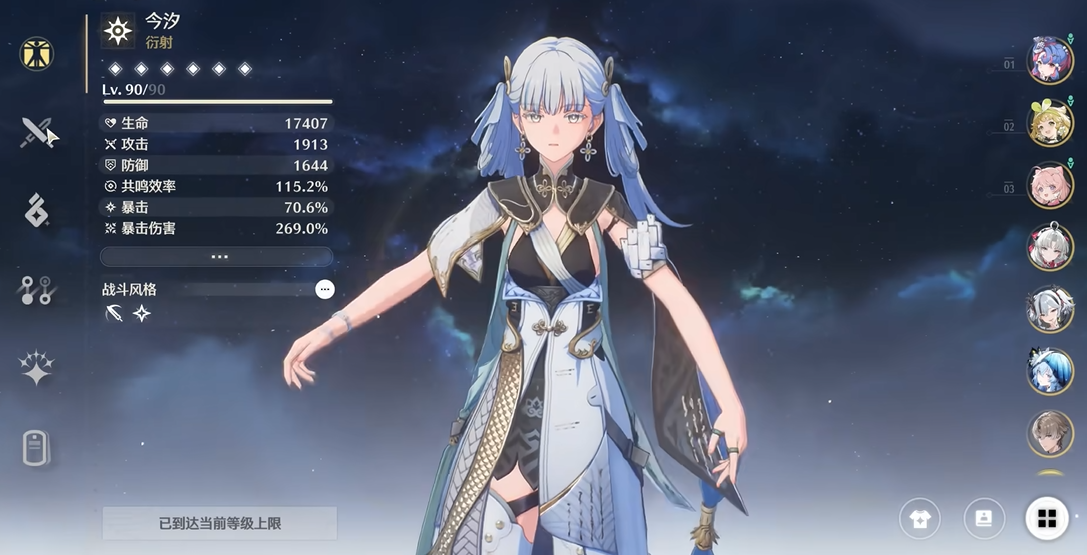This screenshot has width=1087, height=555.
Task: Open 战斗风格 details via the round ellipsis button
Action: click(324, 290)
